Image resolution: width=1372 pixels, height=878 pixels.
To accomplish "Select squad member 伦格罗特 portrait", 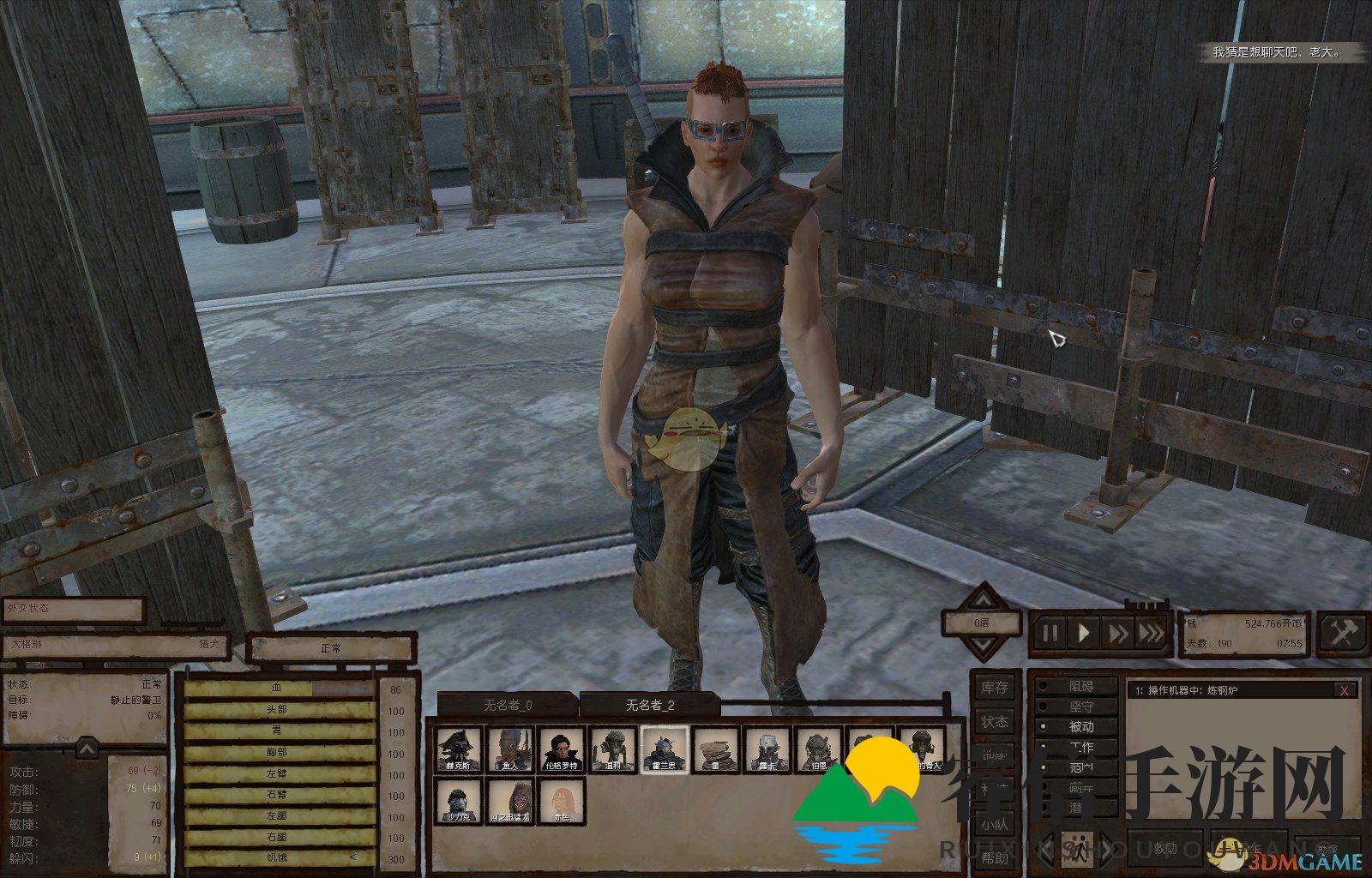I will (562, 749).
